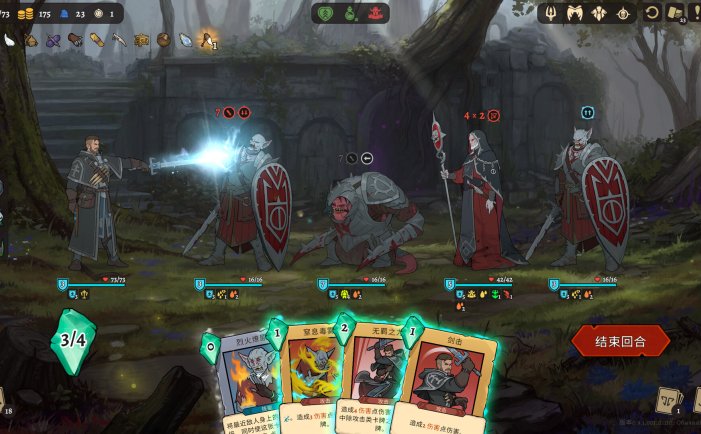Open the card deck icon at top right
Viewport: 701px width, 434px height.
[676, 13]
